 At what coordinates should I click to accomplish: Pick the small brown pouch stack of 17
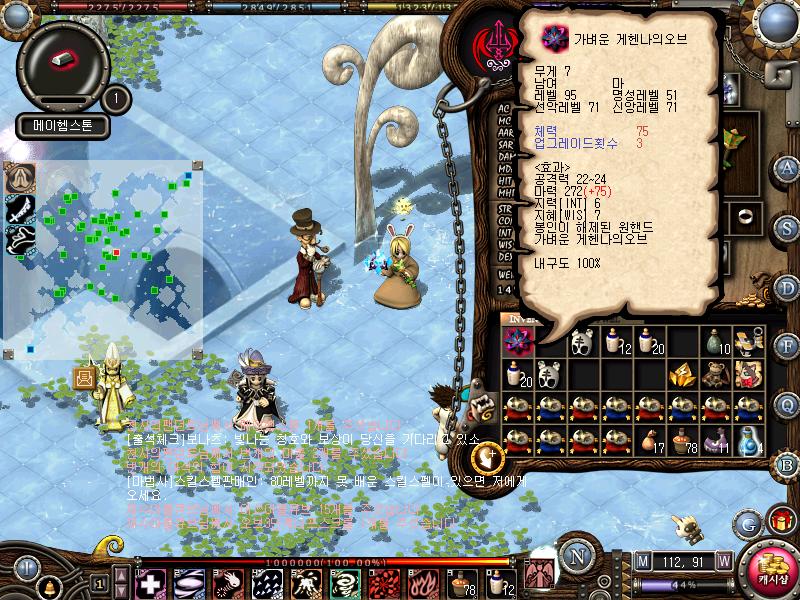coord(651,440)
